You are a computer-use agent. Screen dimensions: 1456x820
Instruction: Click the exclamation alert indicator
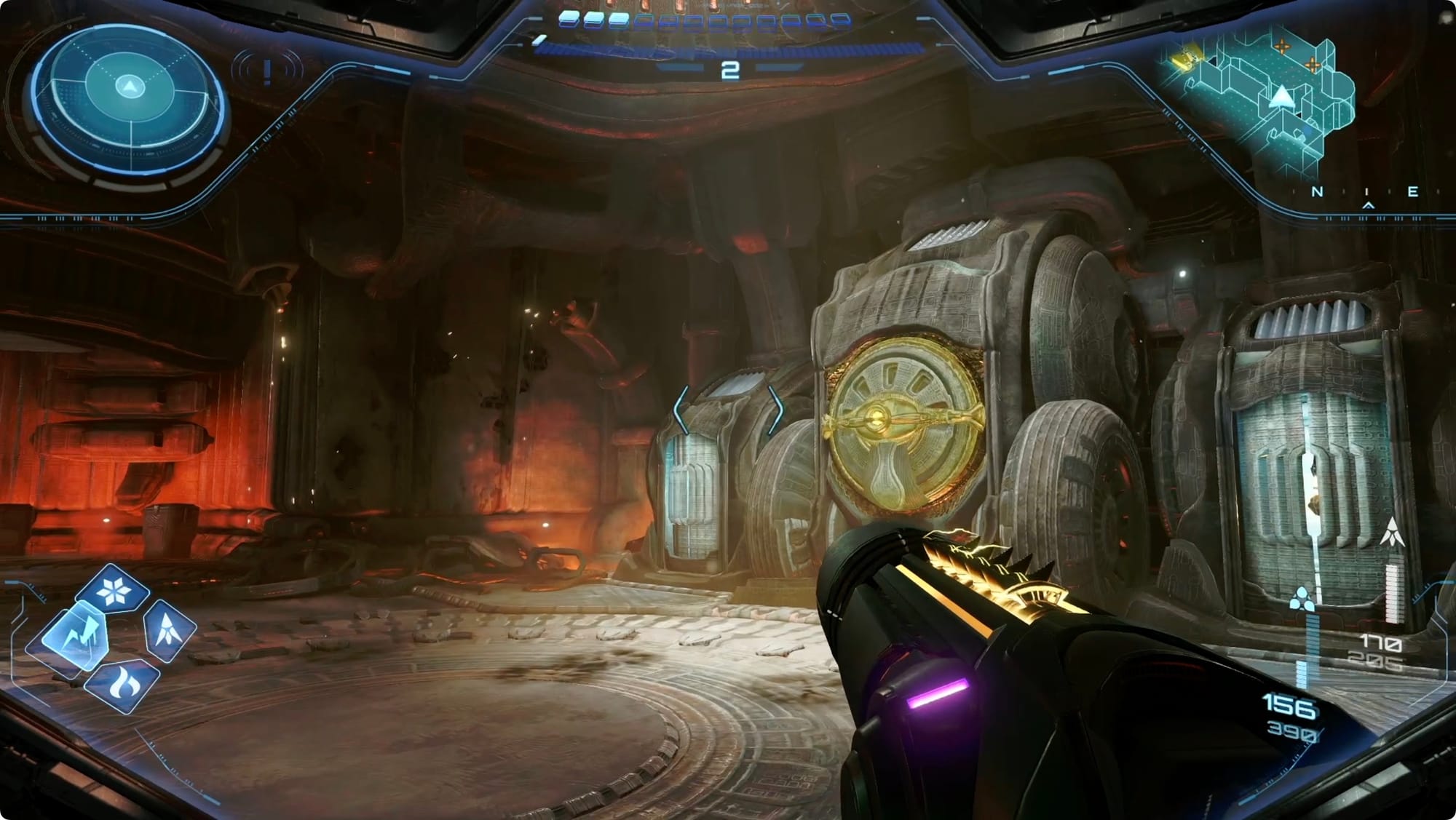pyautogui.click(x=267, y=71)
